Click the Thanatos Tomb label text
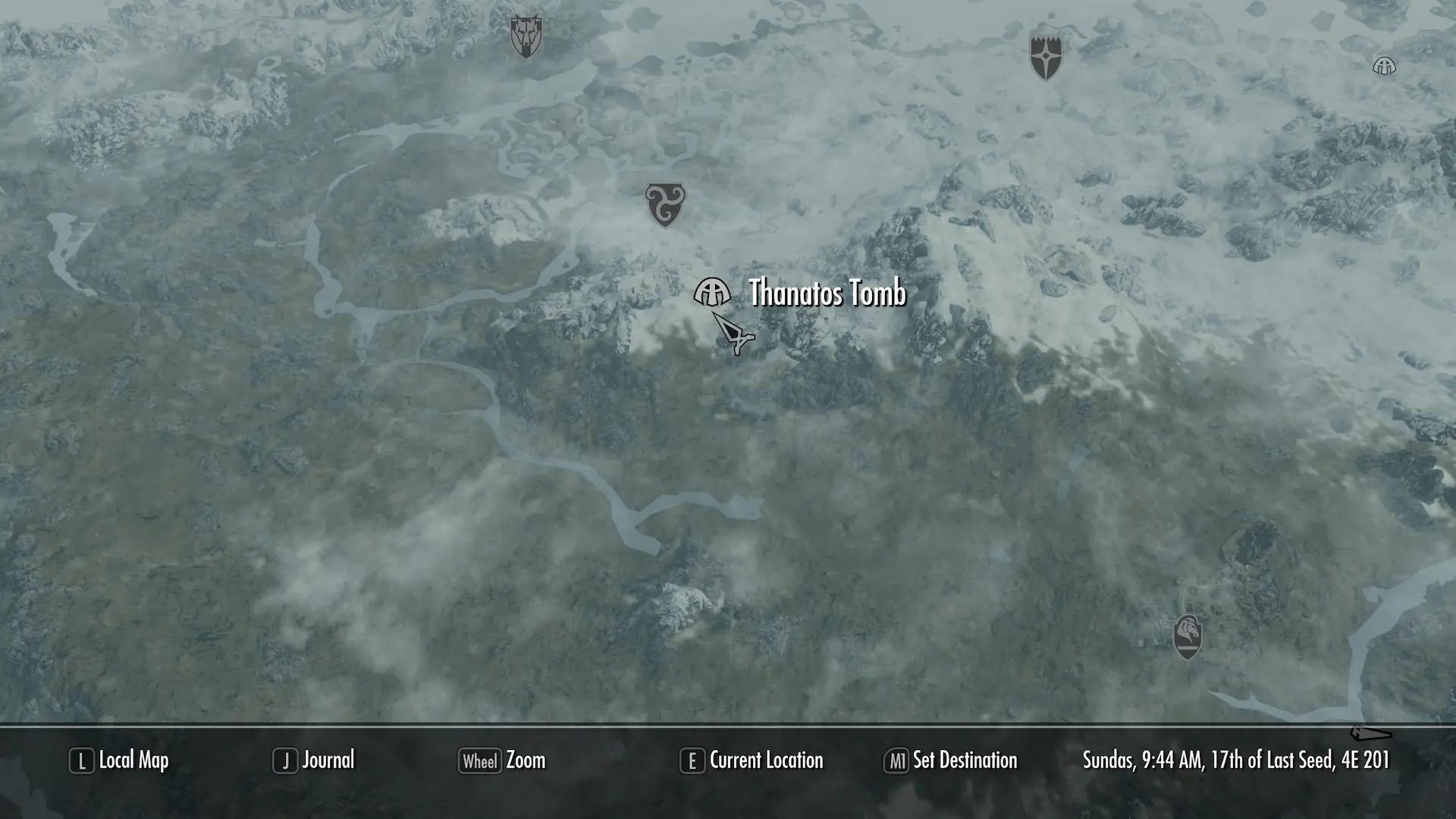 825,292
